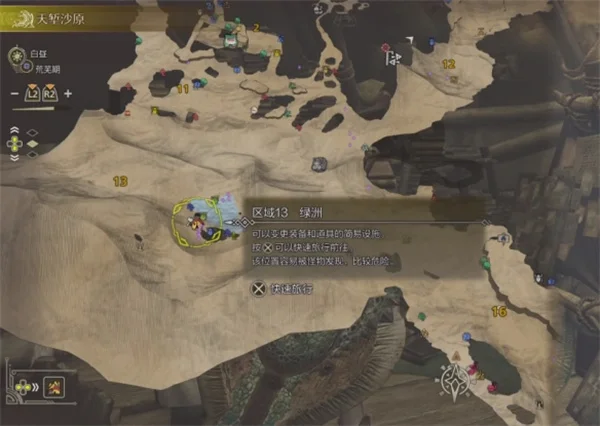Open the 白昼 time-of-day indicator icon

click(x=18, y=57)
